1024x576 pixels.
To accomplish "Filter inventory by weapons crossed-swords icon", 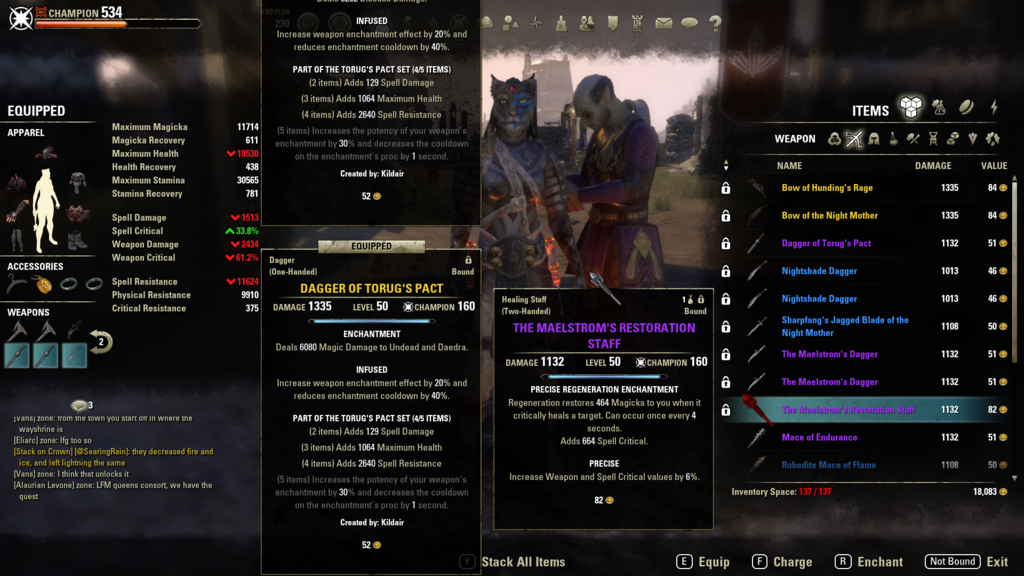I will (853, 139).
